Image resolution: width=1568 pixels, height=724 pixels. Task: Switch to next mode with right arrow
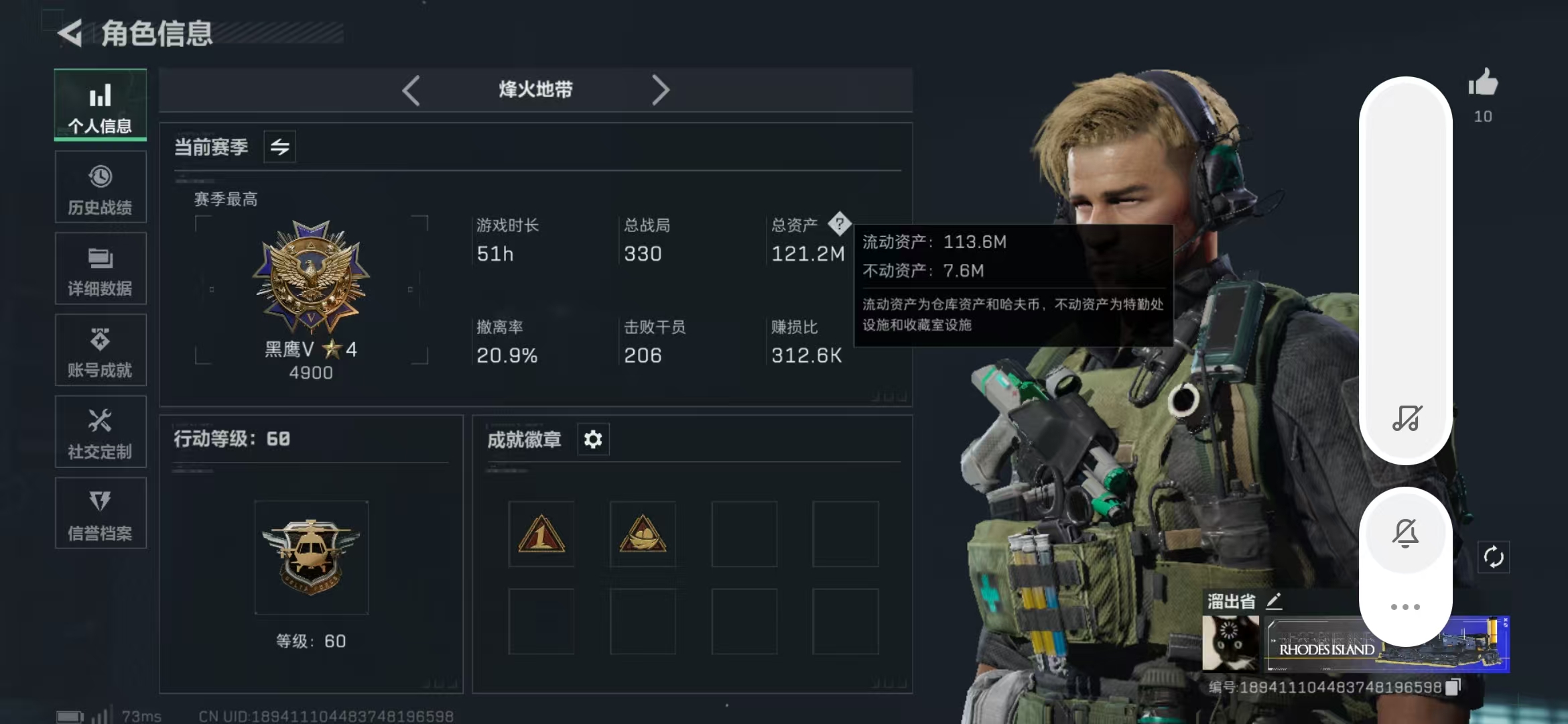(661, 89)
